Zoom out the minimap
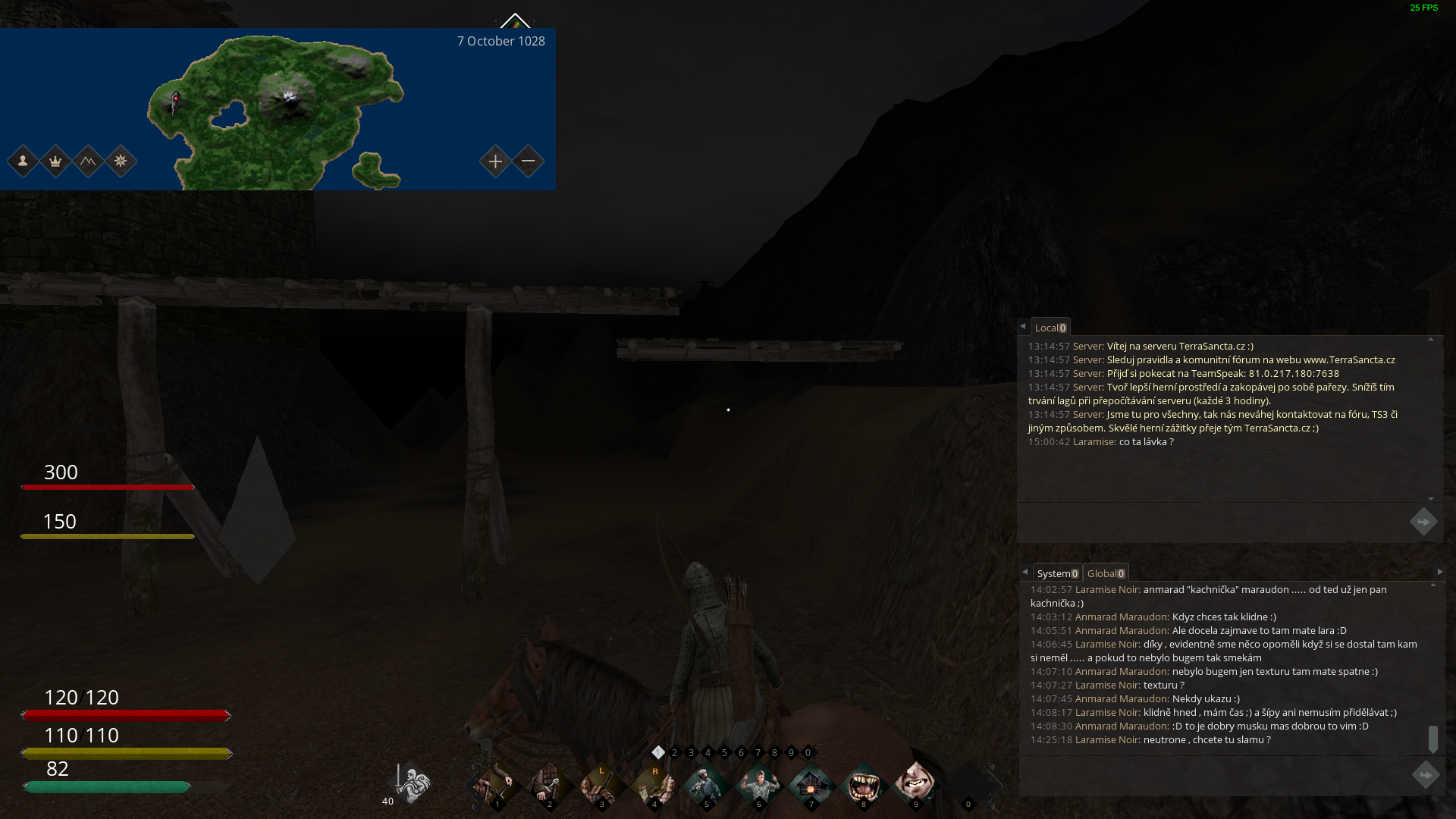 pos(529,162)
